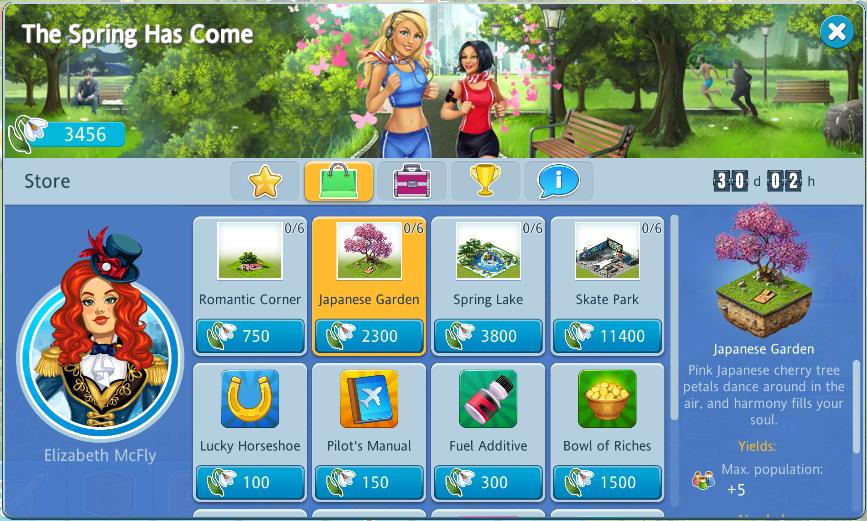
Task: Buy Bowl of Riches for 1500
Action: click(607, 482)
